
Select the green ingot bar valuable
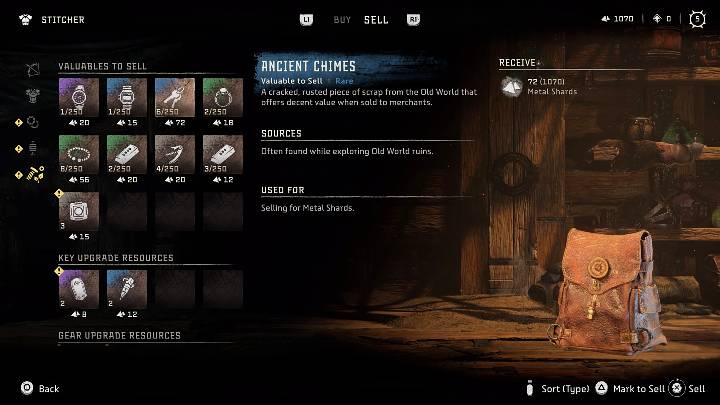click(x=126, y=155)
